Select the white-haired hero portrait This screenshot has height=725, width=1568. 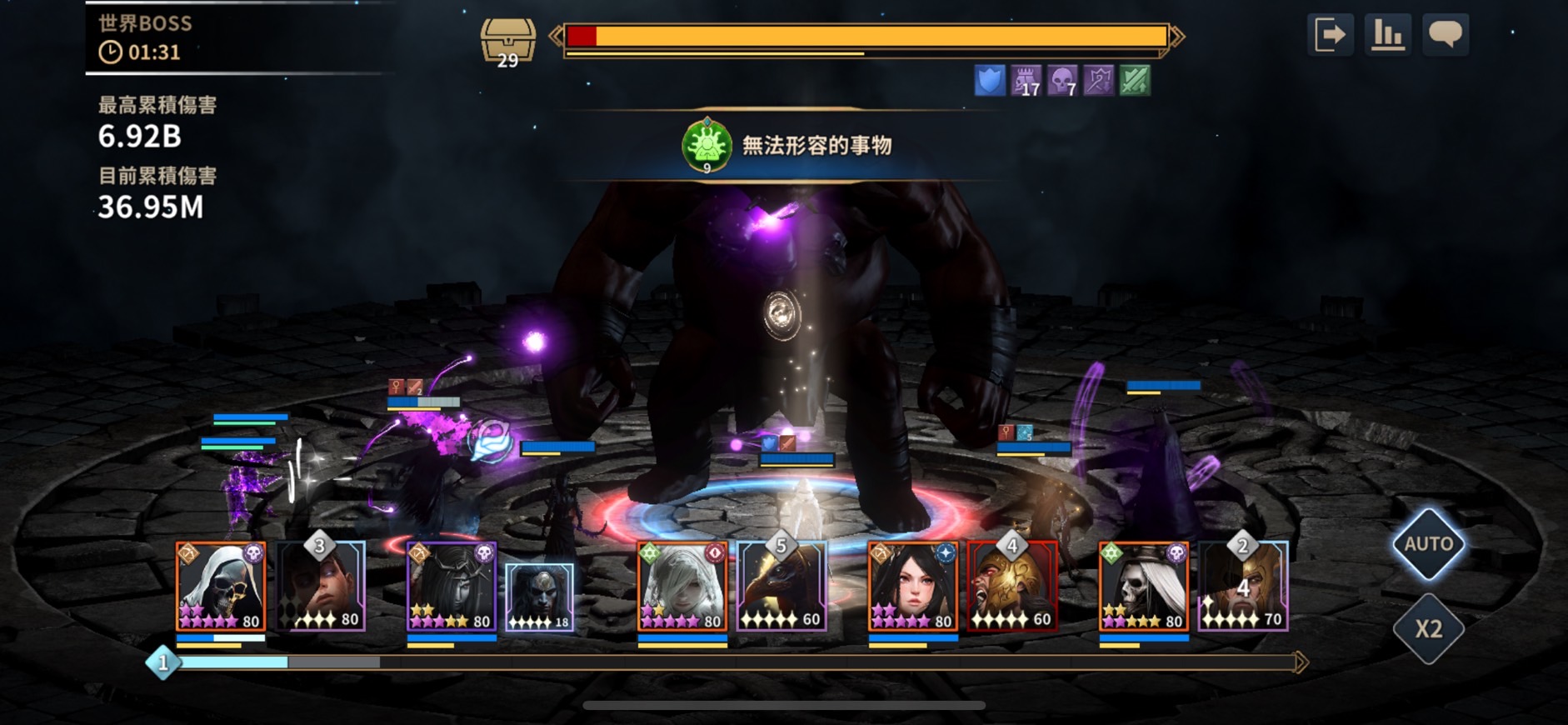[682, 587]
